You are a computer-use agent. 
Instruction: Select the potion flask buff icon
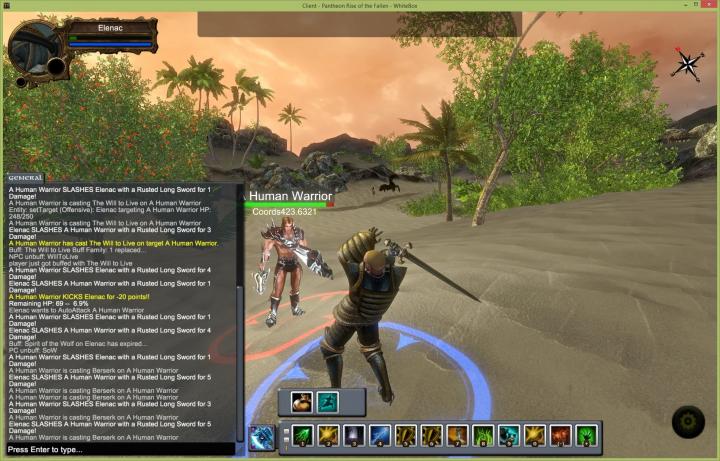click(302, 402)
